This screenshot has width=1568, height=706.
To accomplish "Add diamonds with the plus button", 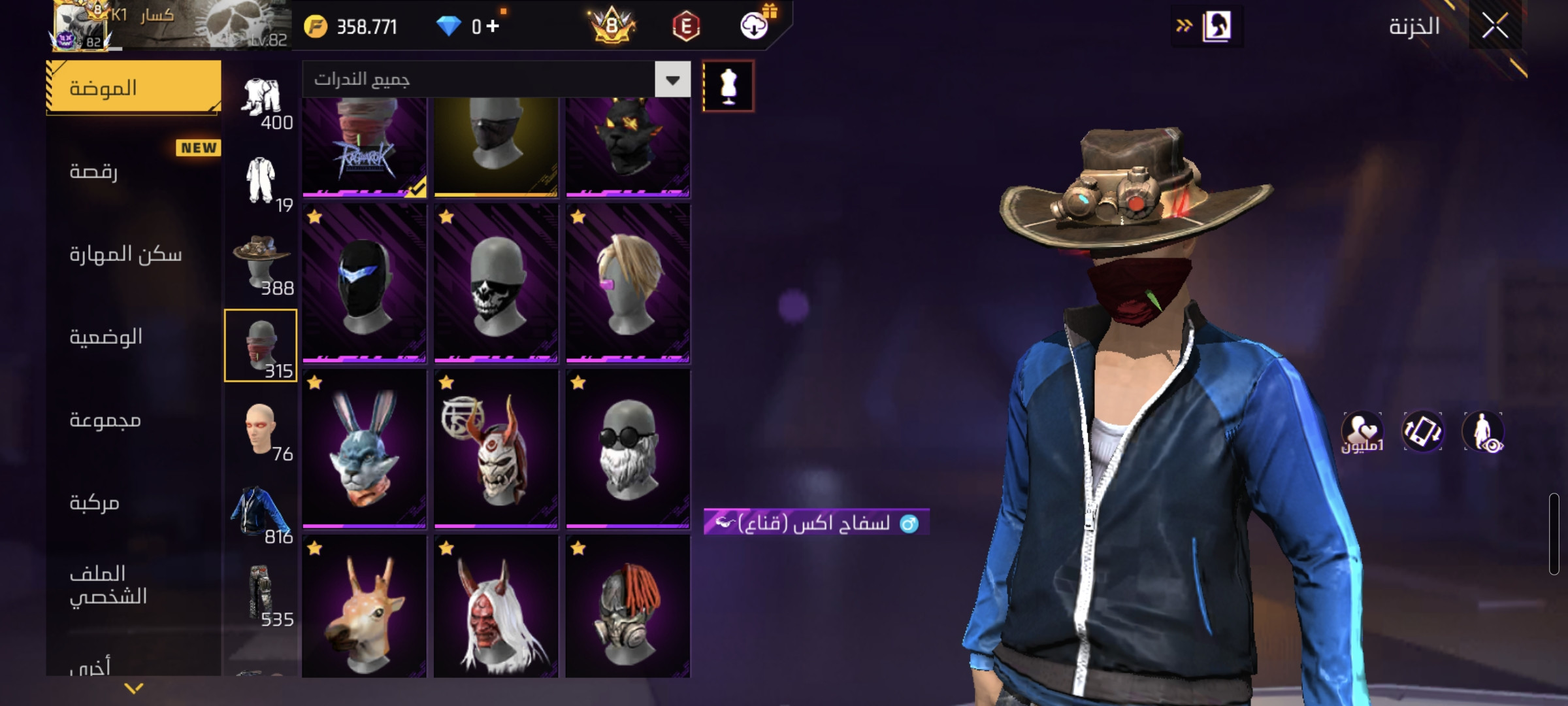I will pos(493,26).
